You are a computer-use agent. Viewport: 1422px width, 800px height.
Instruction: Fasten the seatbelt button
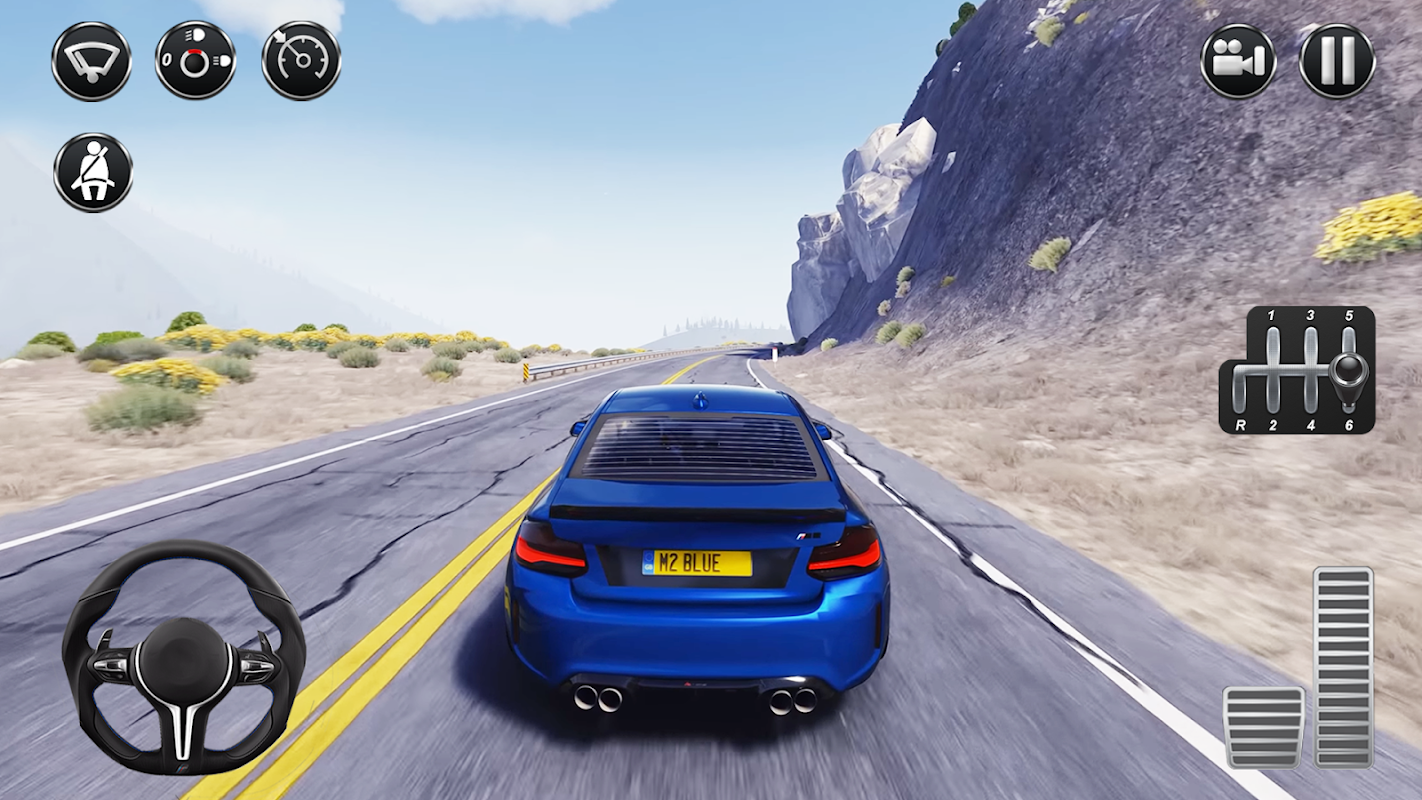click(x=93, y=172)
